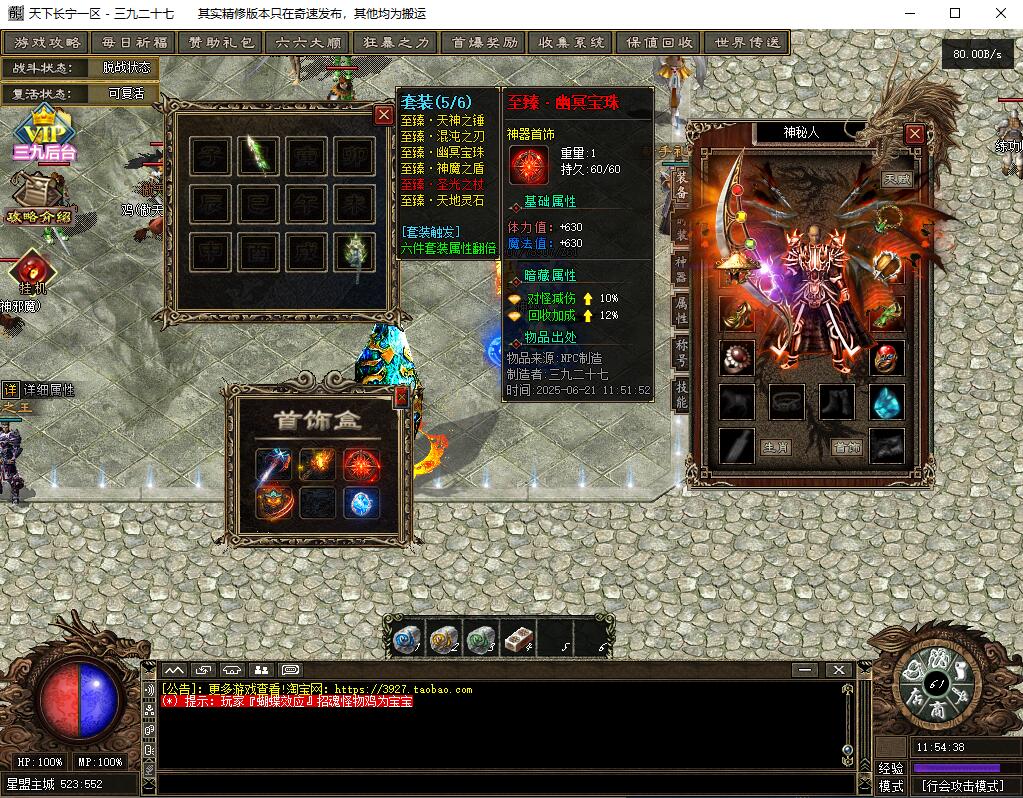
Task: Open the 游戏攻略 game guide menu
Action: [46, 43]
